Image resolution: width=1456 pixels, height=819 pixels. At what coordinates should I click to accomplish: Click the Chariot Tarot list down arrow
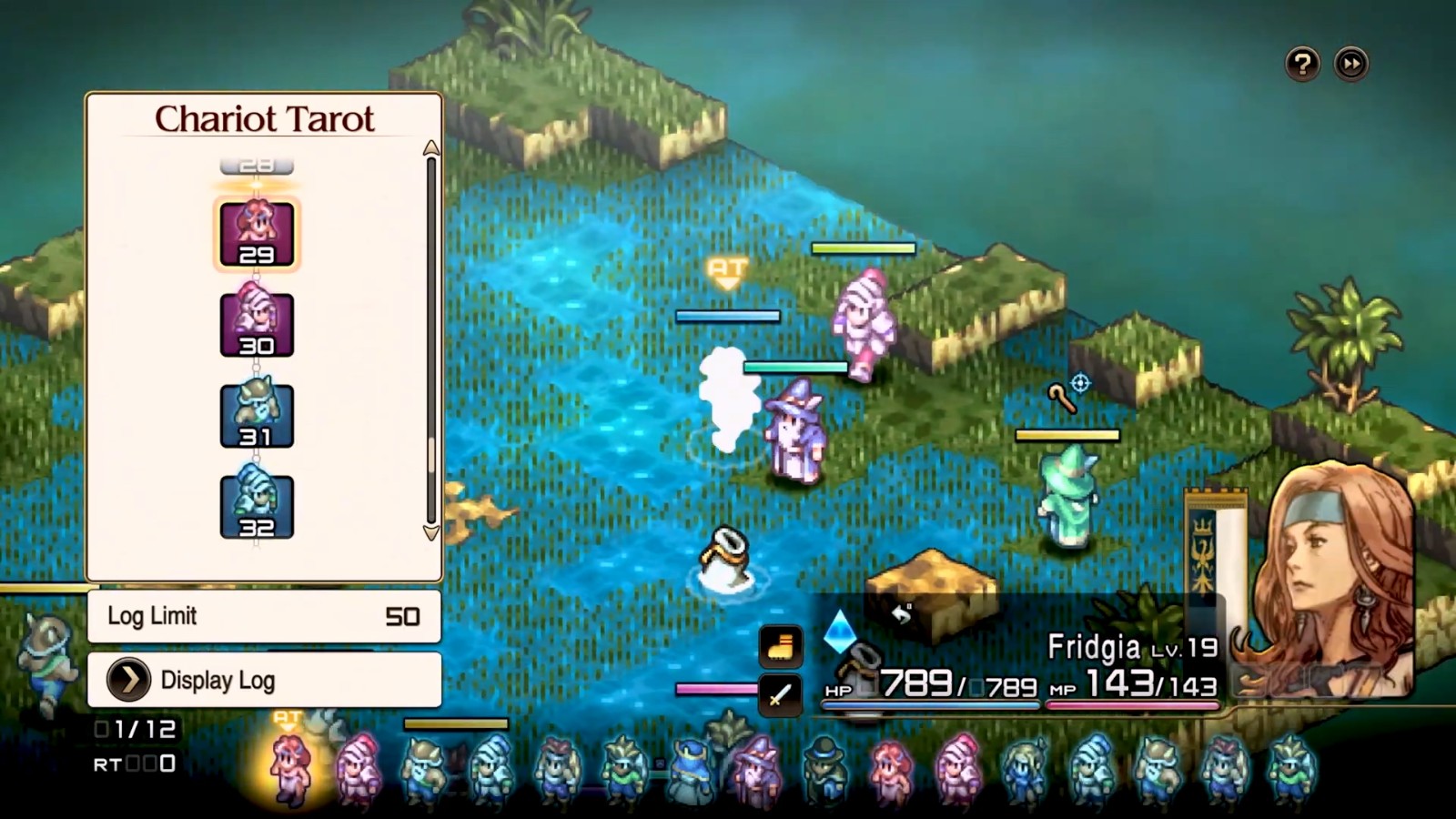pyautogui.click(x=431, y=533)
